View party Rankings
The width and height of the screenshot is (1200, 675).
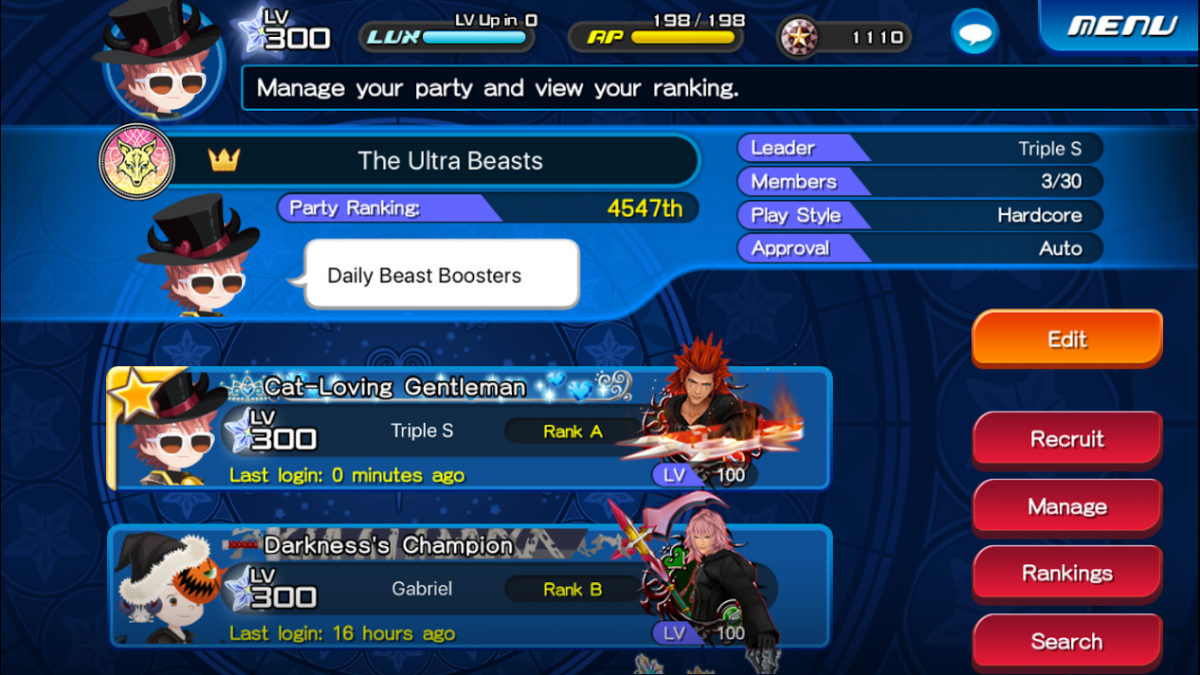[x=1067, y=573]
